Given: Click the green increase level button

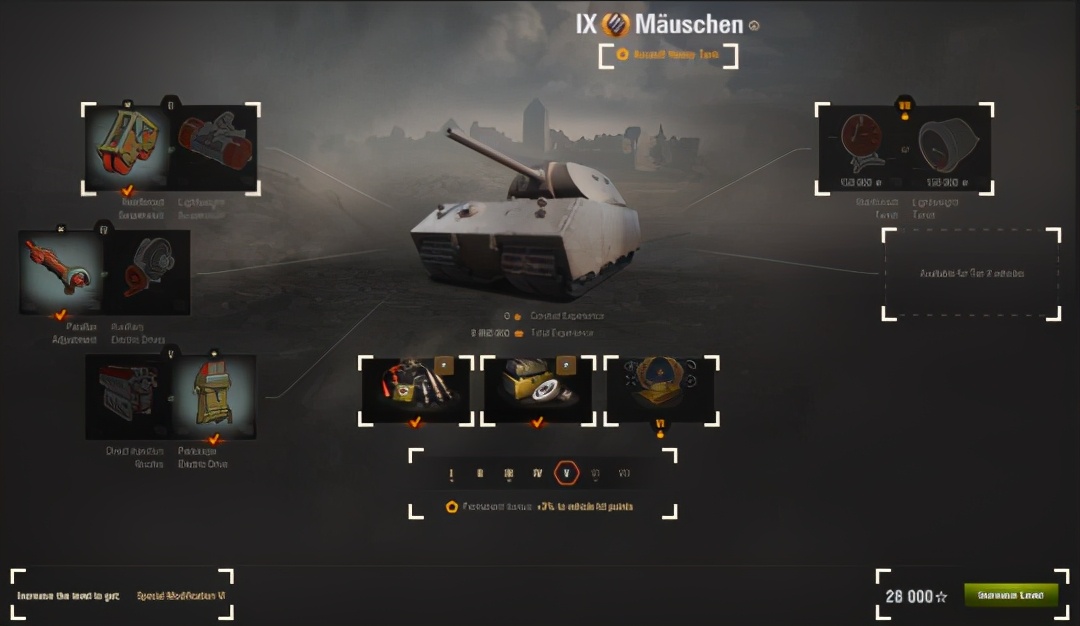Looking at the screenshot, I should 1010,595.
